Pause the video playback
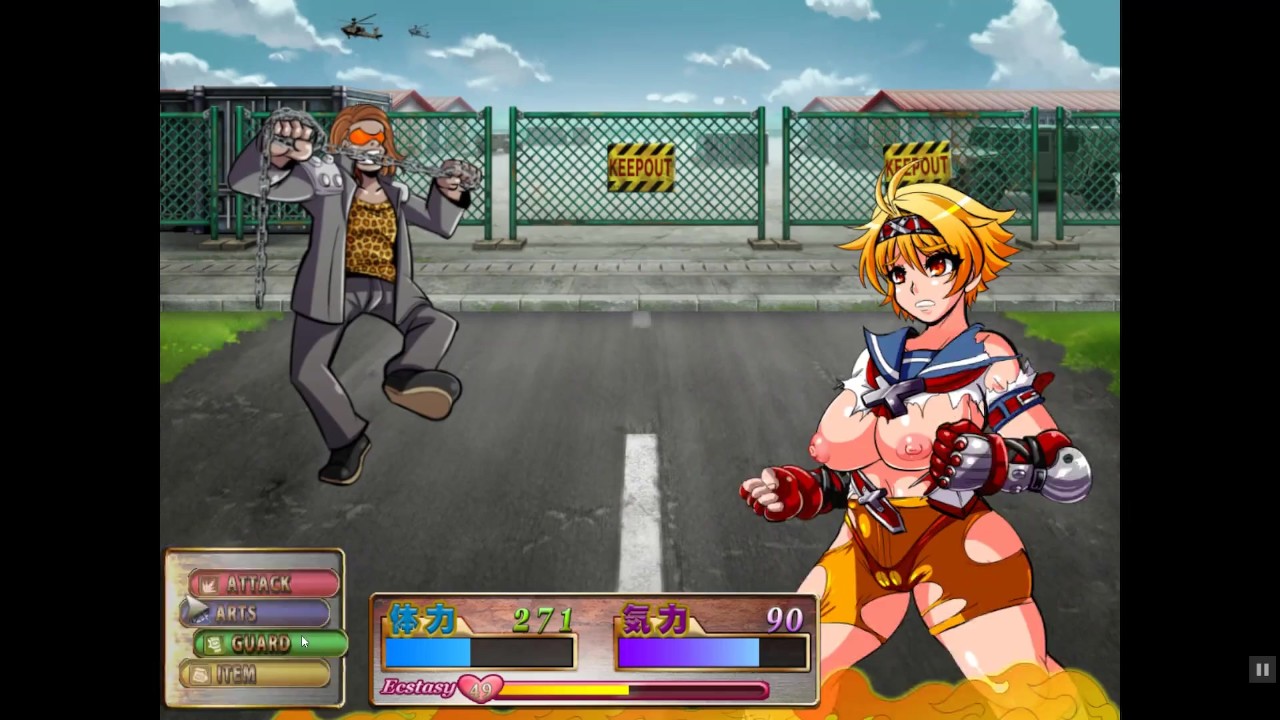Image resolution: width=1280 pixels, height=720 pixels. pyautogui.click(x=1262, y=669)
